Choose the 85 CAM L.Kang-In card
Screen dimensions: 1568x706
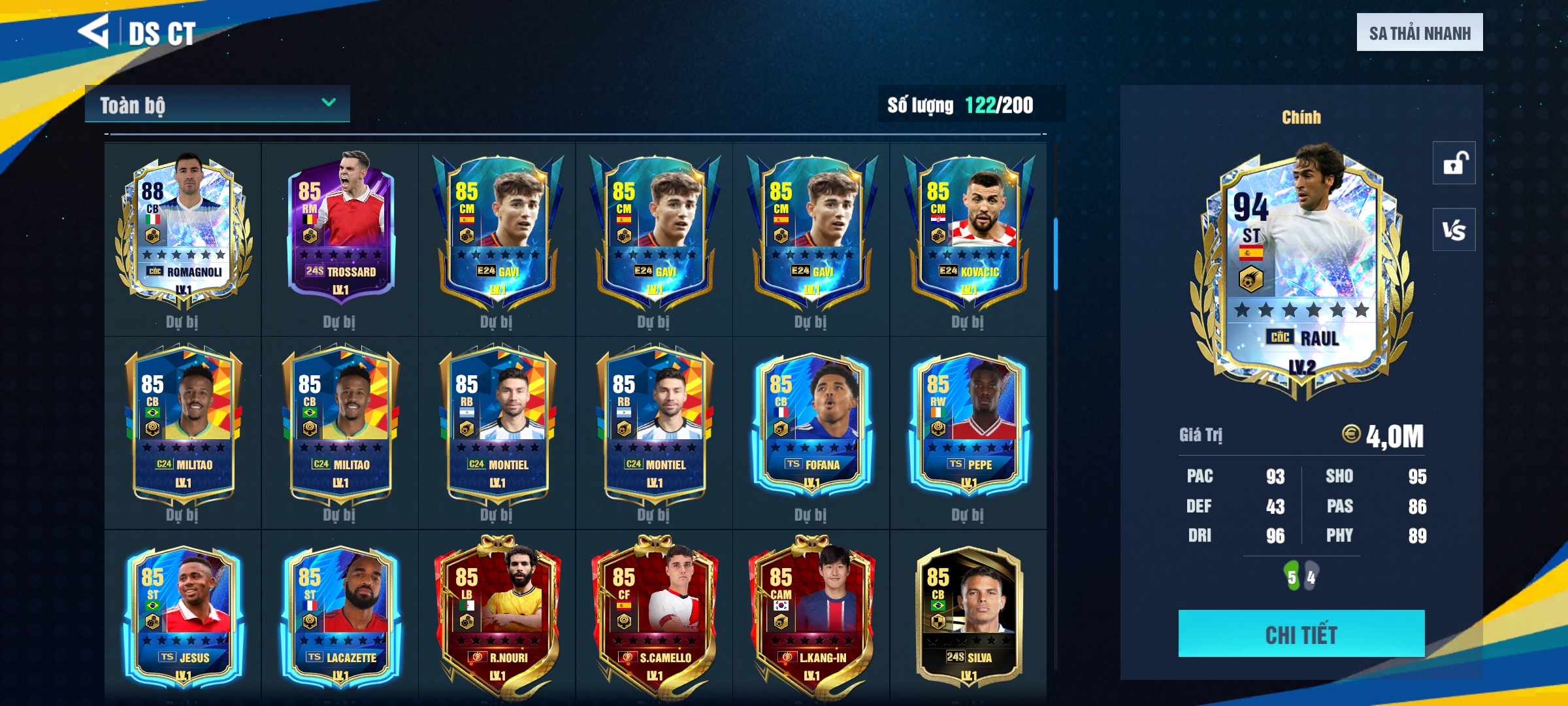[x=811, y=616]
